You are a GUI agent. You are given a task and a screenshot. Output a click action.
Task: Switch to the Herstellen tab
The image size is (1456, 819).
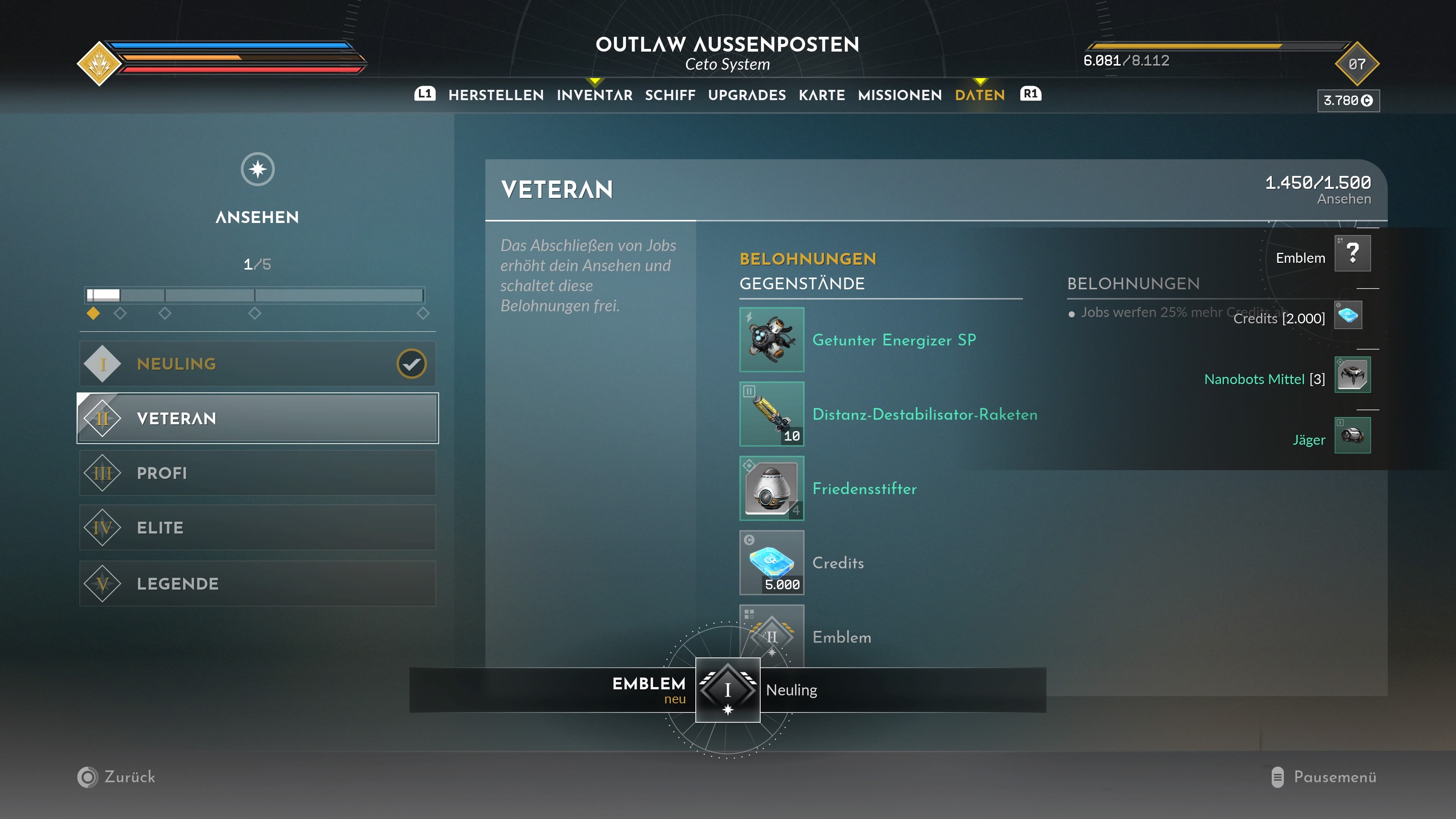pyautogui.click(x=496, y=95)
